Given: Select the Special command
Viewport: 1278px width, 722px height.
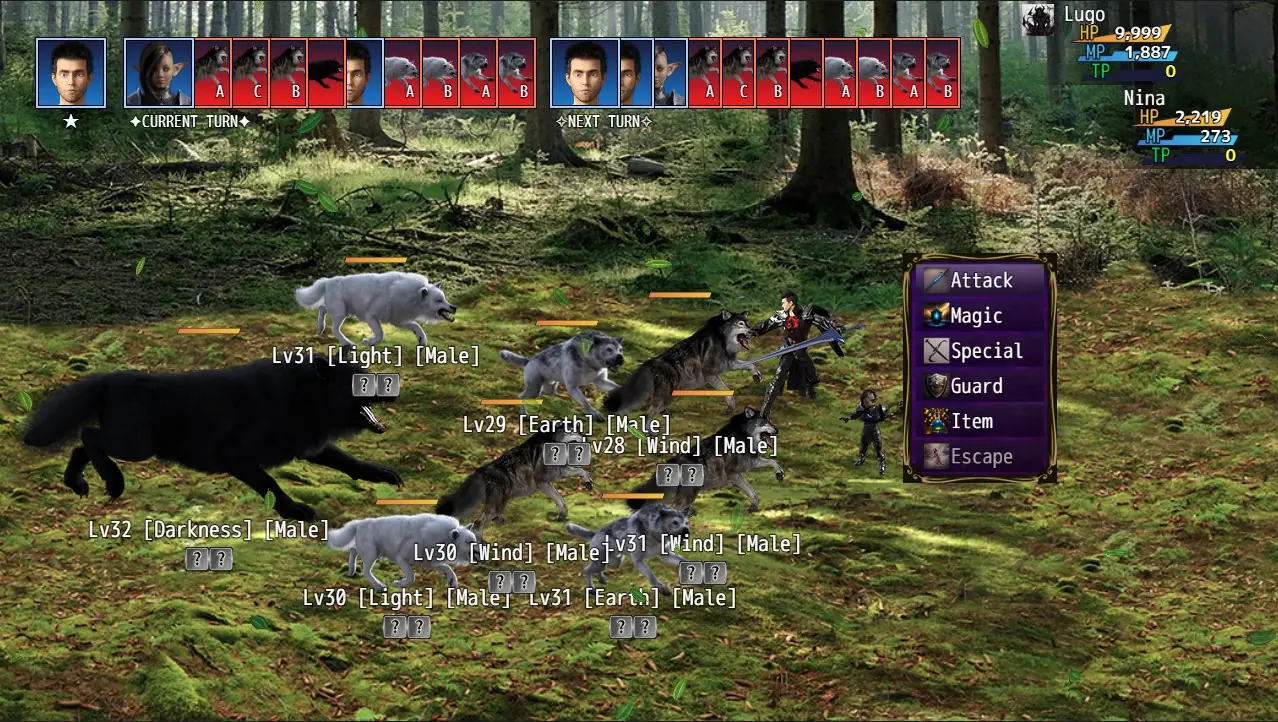Looking at the screenshot, I should (980, 351).
